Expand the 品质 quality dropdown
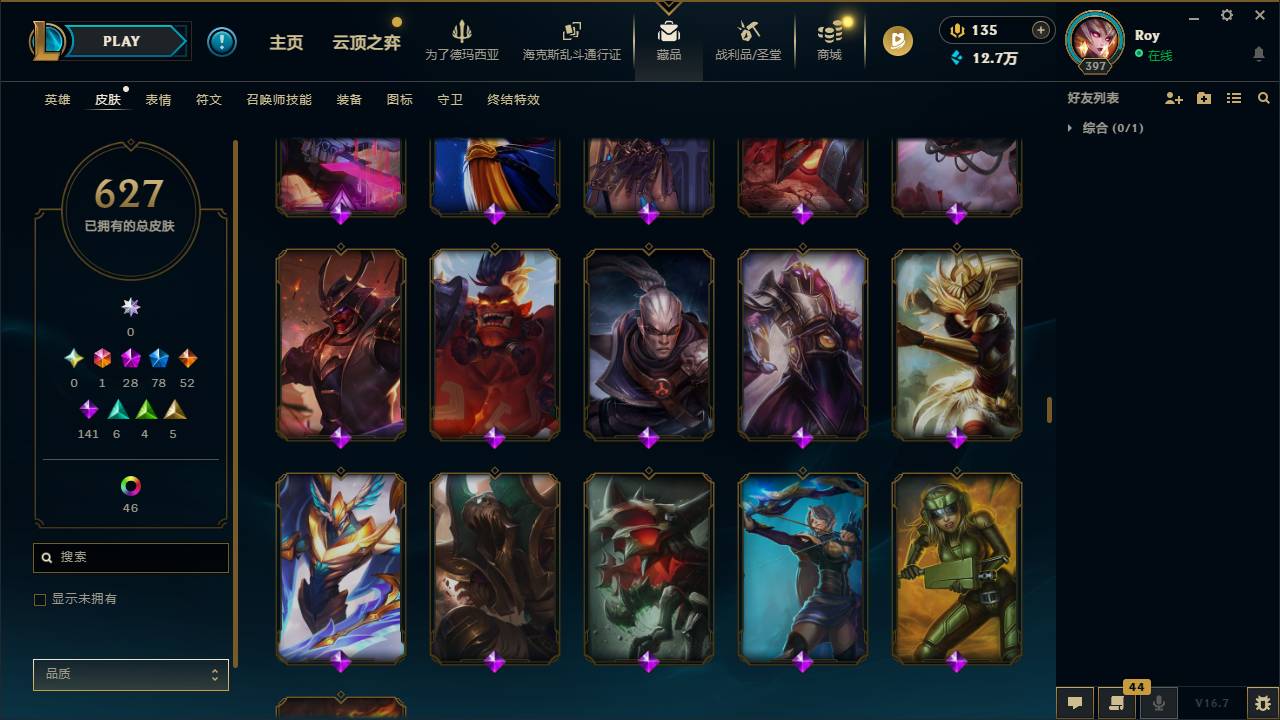This screenshot has width=1280, height=720. point(130,674)
